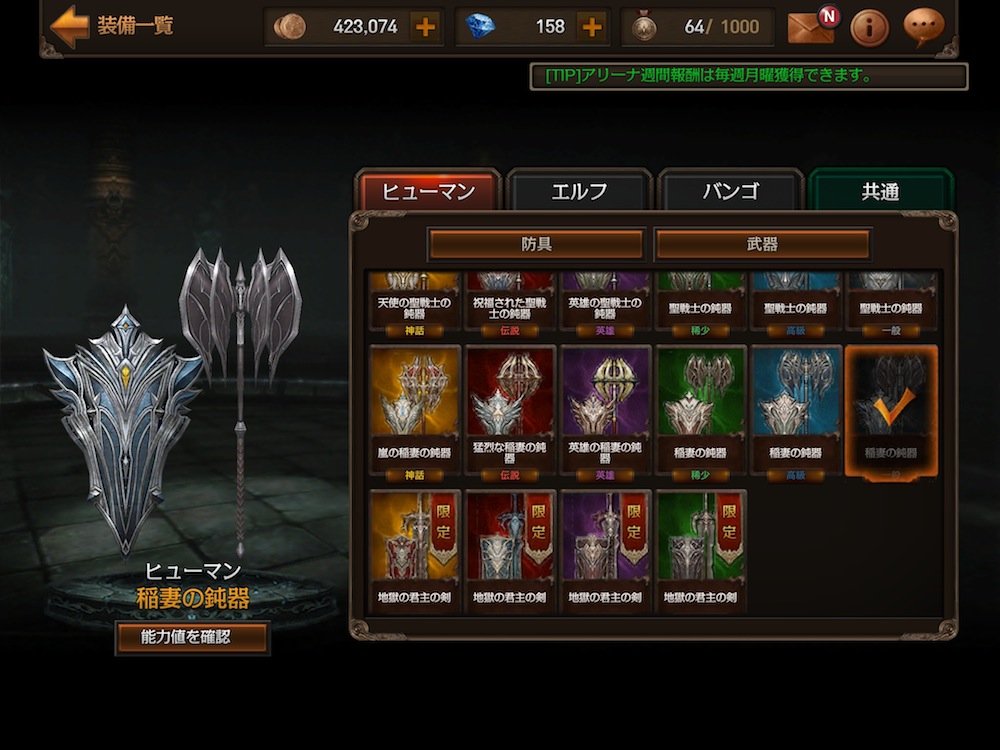Viewport: 1000px width, 750px height.
Task: Switch to the エルフ tab
Action: [579, 191]
